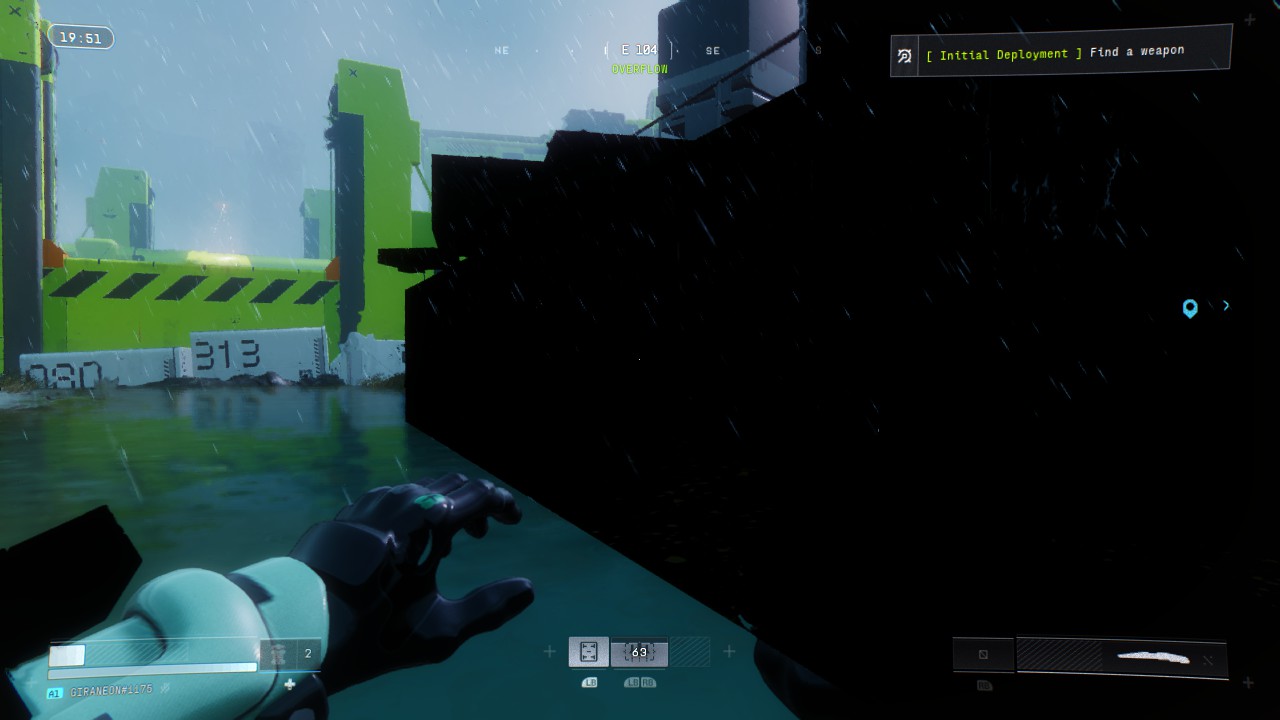Viewport: 1280px width, 720px height.
Task: Activate the bracketed-frame ability slot
Action: tap(589, 652)
